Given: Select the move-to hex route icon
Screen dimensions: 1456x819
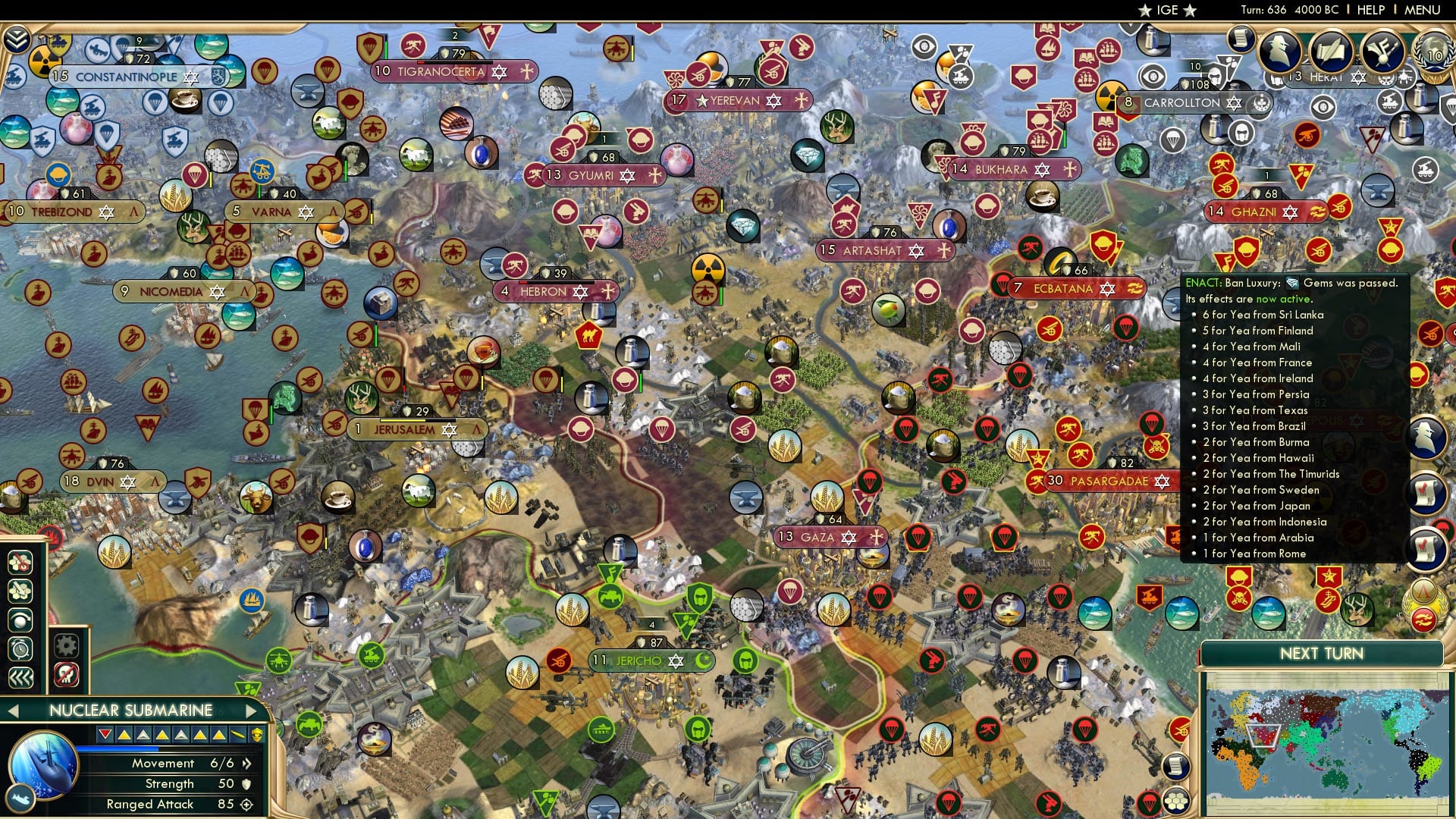Looking at the screenshot, I should [21, 589].
